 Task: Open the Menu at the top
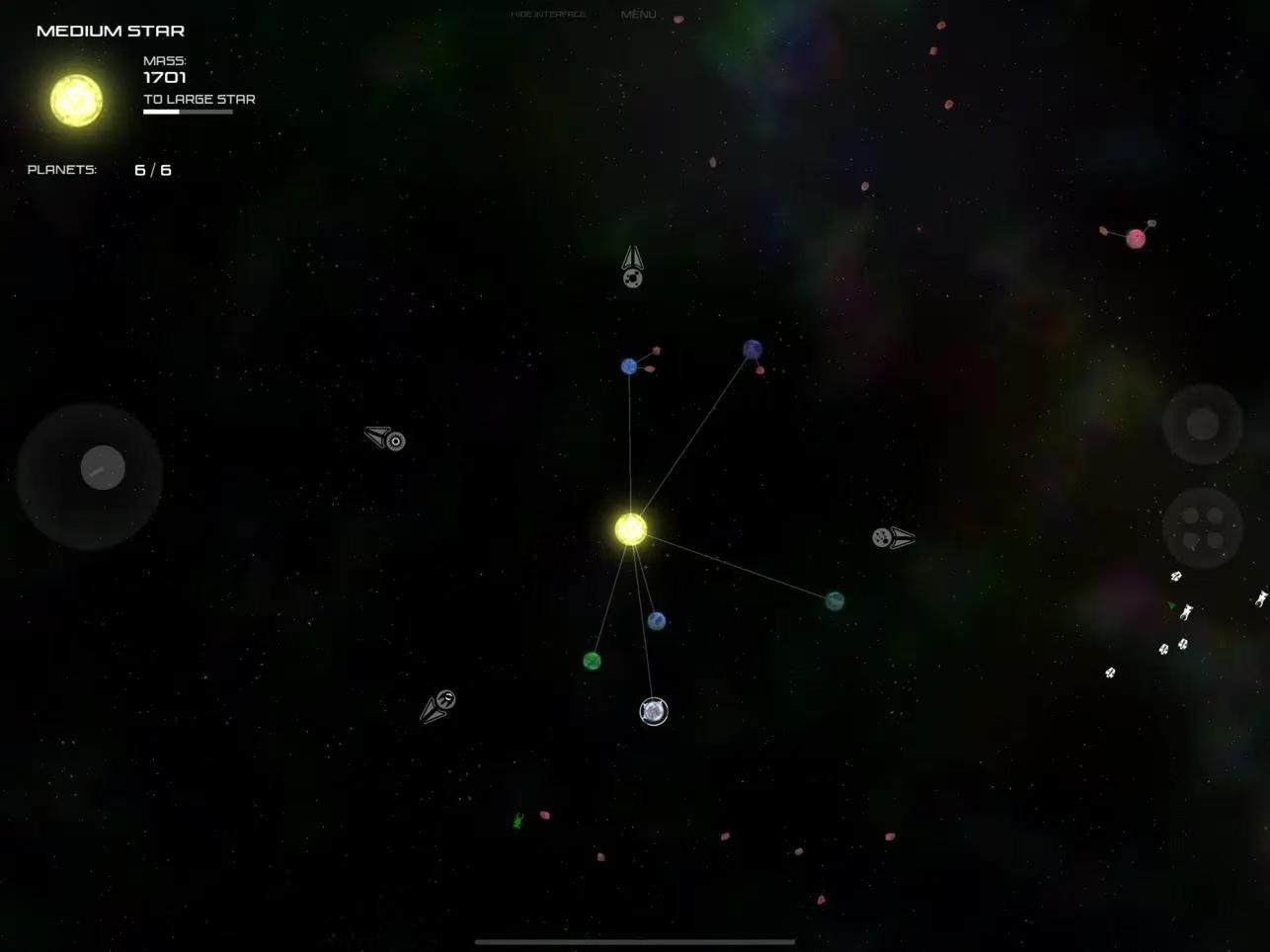(638, 15)
